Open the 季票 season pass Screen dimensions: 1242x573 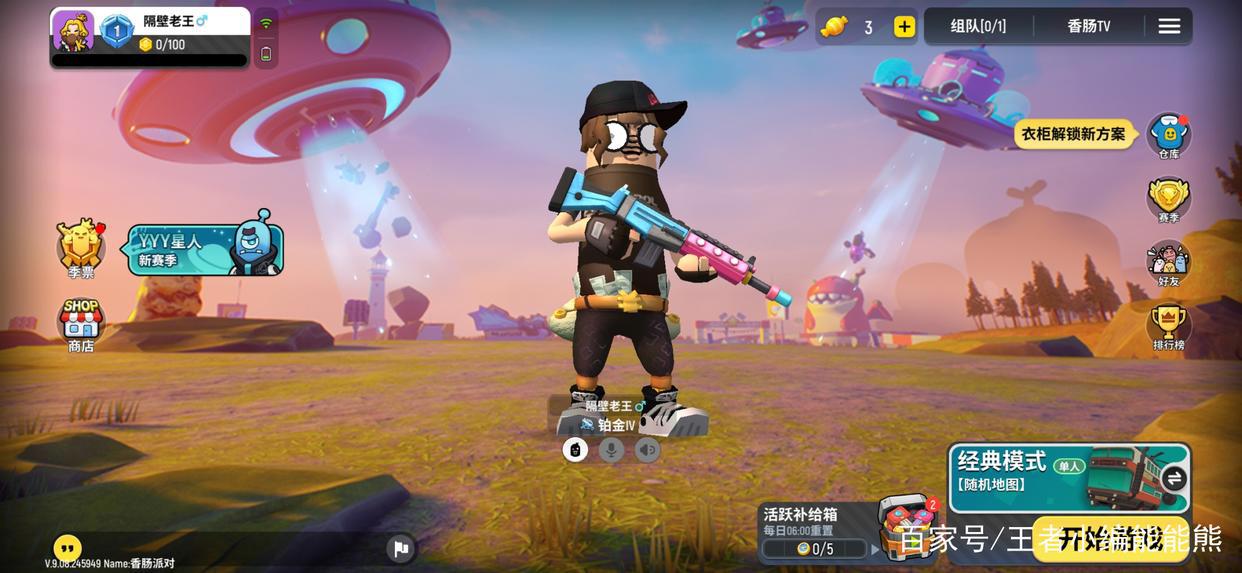point(81,247)
